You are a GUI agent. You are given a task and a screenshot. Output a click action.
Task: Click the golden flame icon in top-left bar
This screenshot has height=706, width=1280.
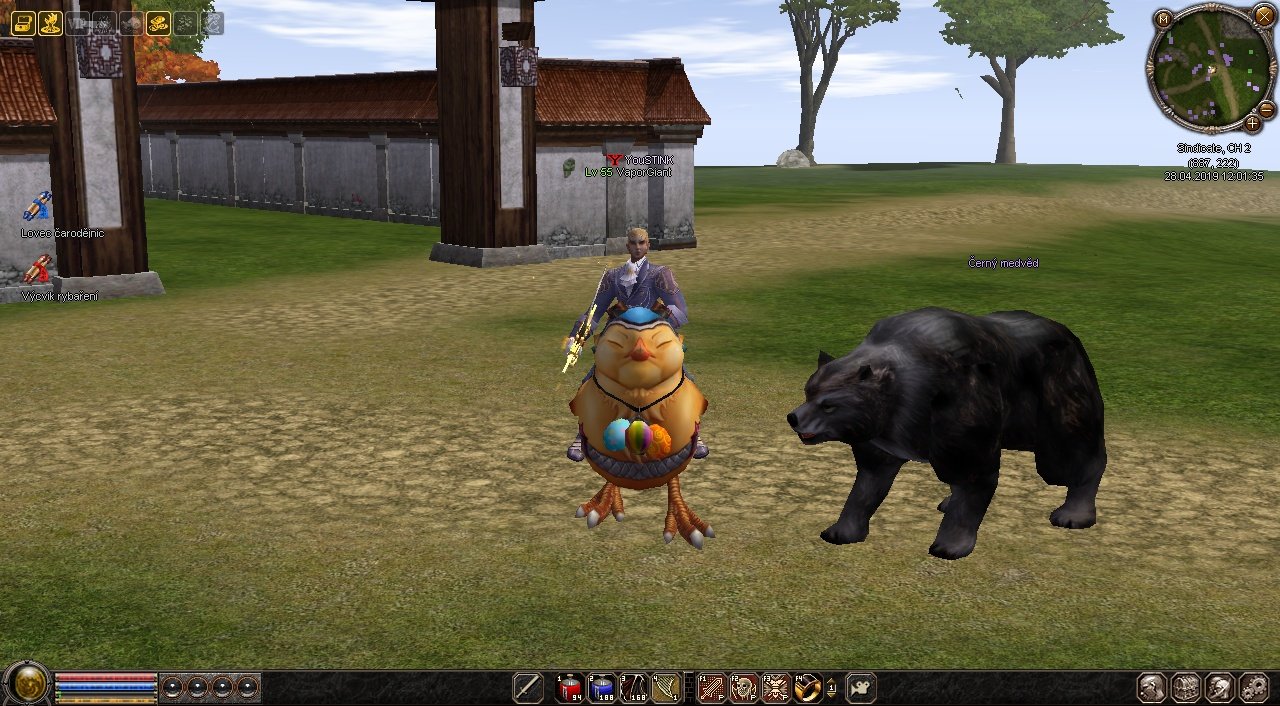click(x=50, y=23)
